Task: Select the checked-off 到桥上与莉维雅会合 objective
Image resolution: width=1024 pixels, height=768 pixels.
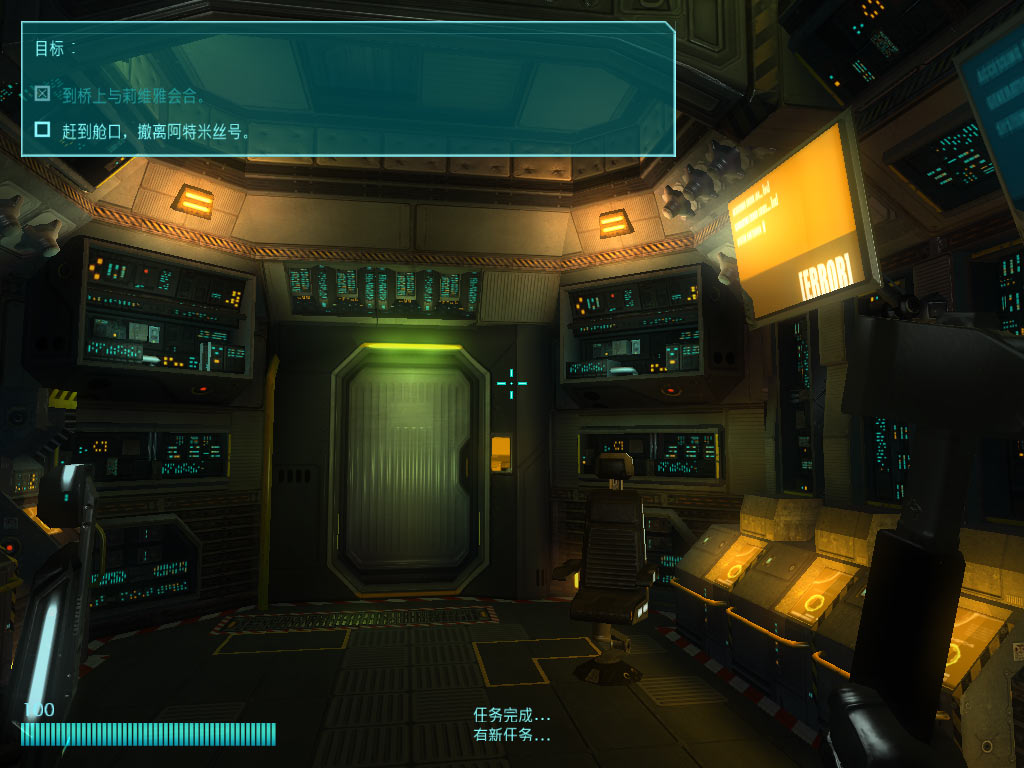Action: (134, 96)
